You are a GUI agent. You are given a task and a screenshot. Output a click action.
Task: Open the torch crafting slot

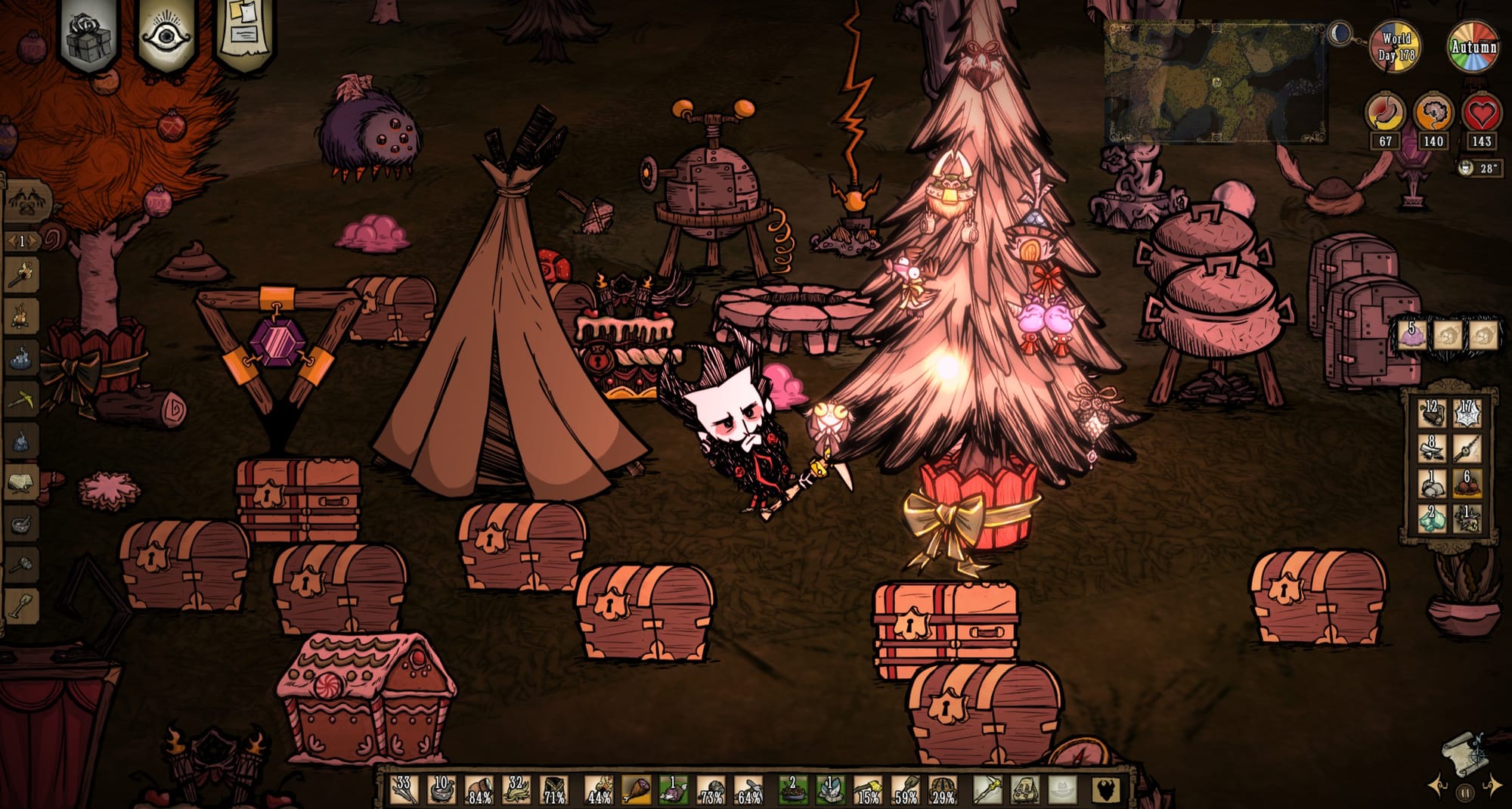click(21, 276)
